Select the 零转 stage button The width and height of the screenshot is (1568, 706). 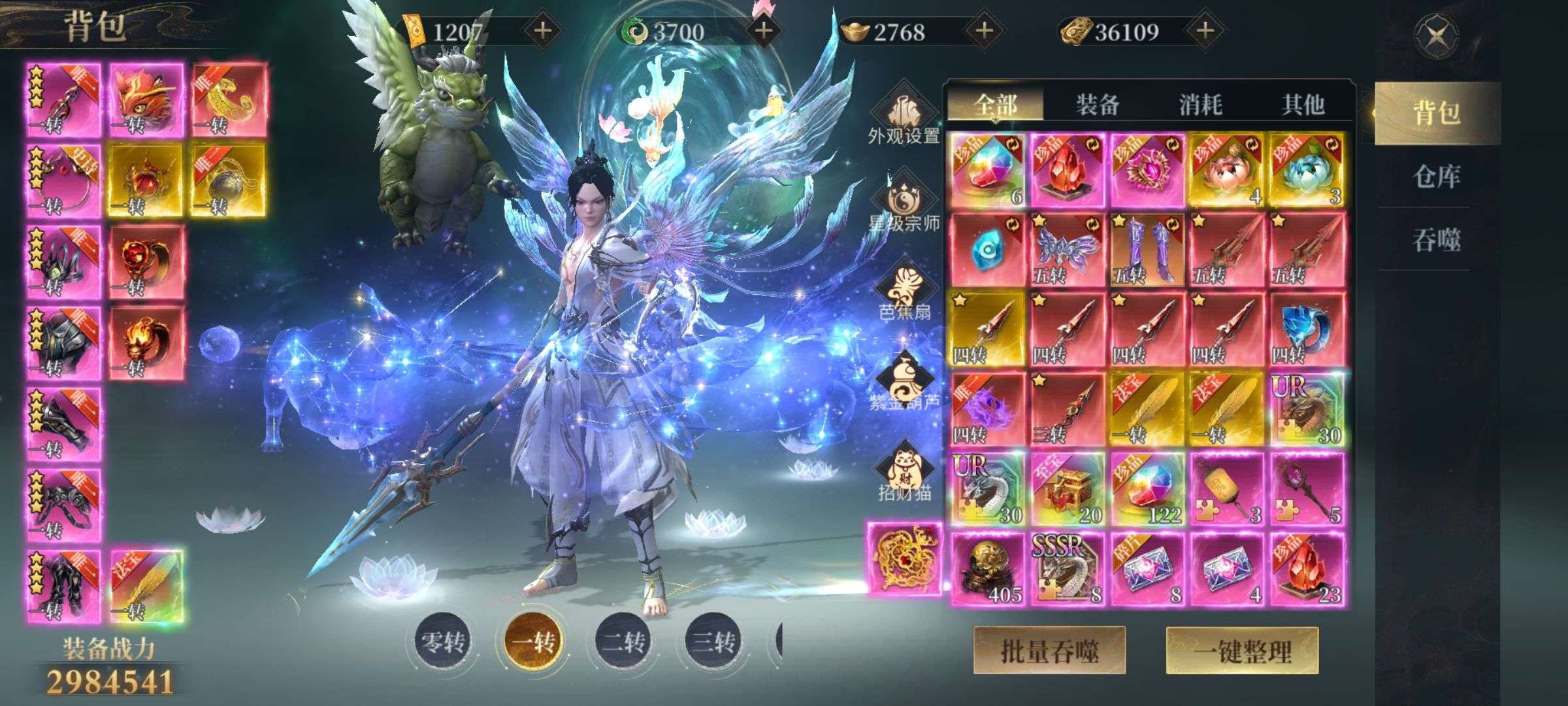coord(443,642)
